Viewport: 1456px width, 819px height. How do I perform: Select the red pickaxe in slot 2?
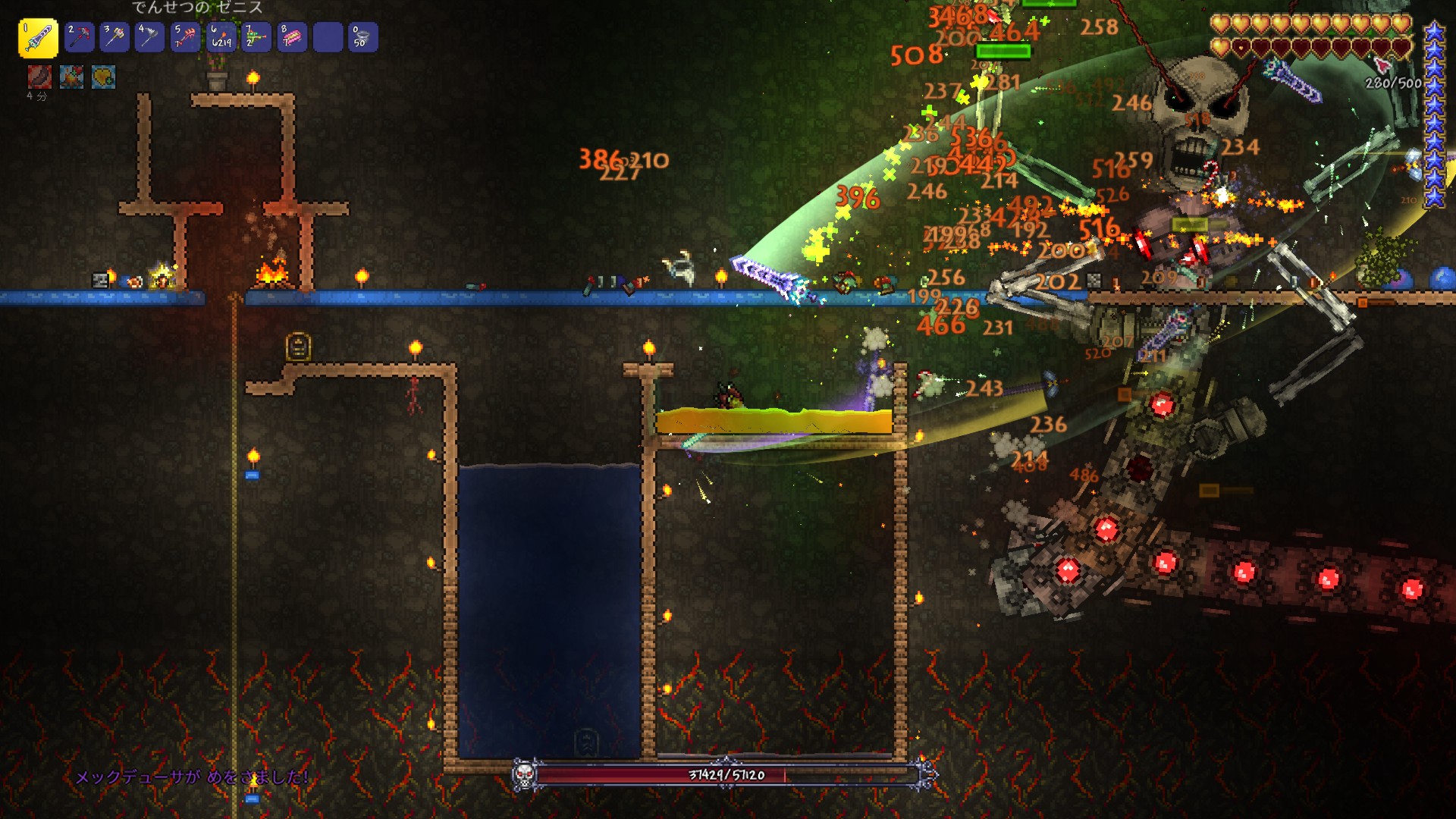(x=79, y=37)
